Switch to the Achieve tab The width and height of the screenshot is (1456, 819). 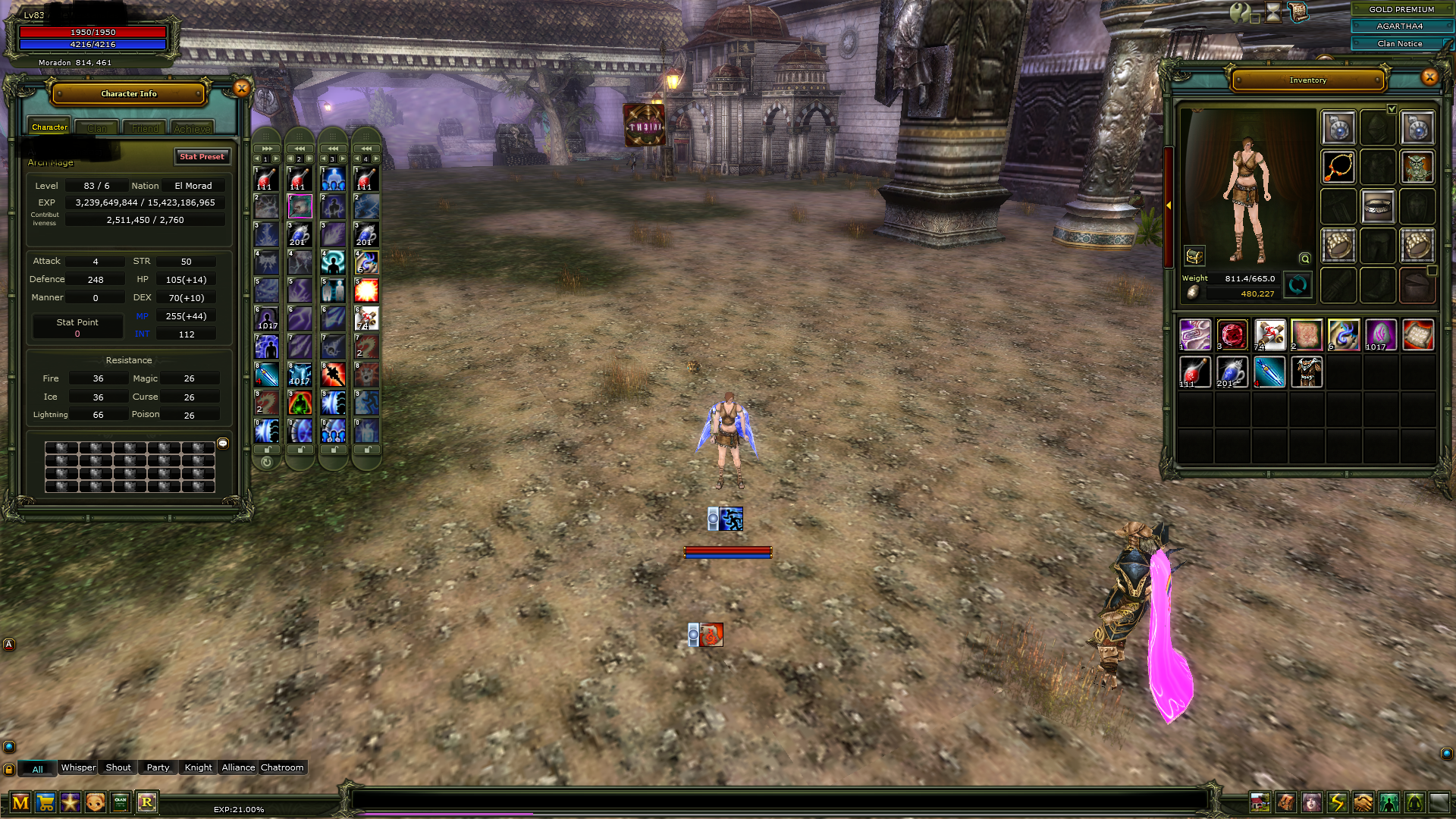point(192,128)
